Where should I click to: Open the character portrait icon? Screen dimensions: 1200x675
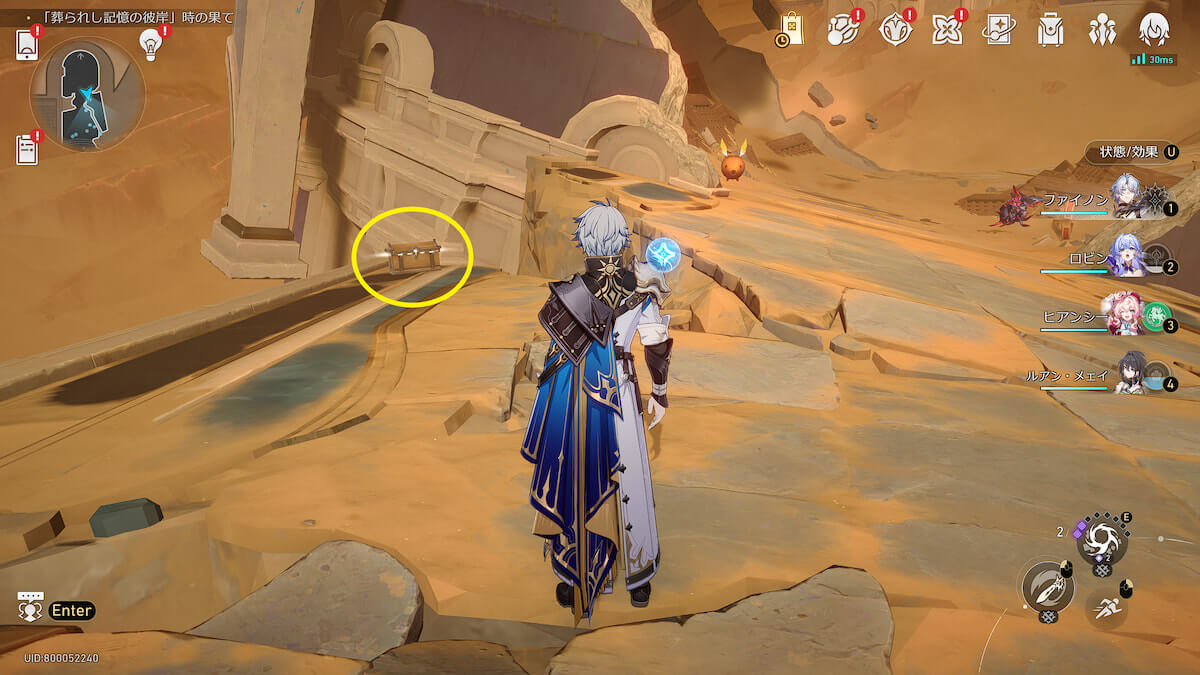coord(1154,30)
